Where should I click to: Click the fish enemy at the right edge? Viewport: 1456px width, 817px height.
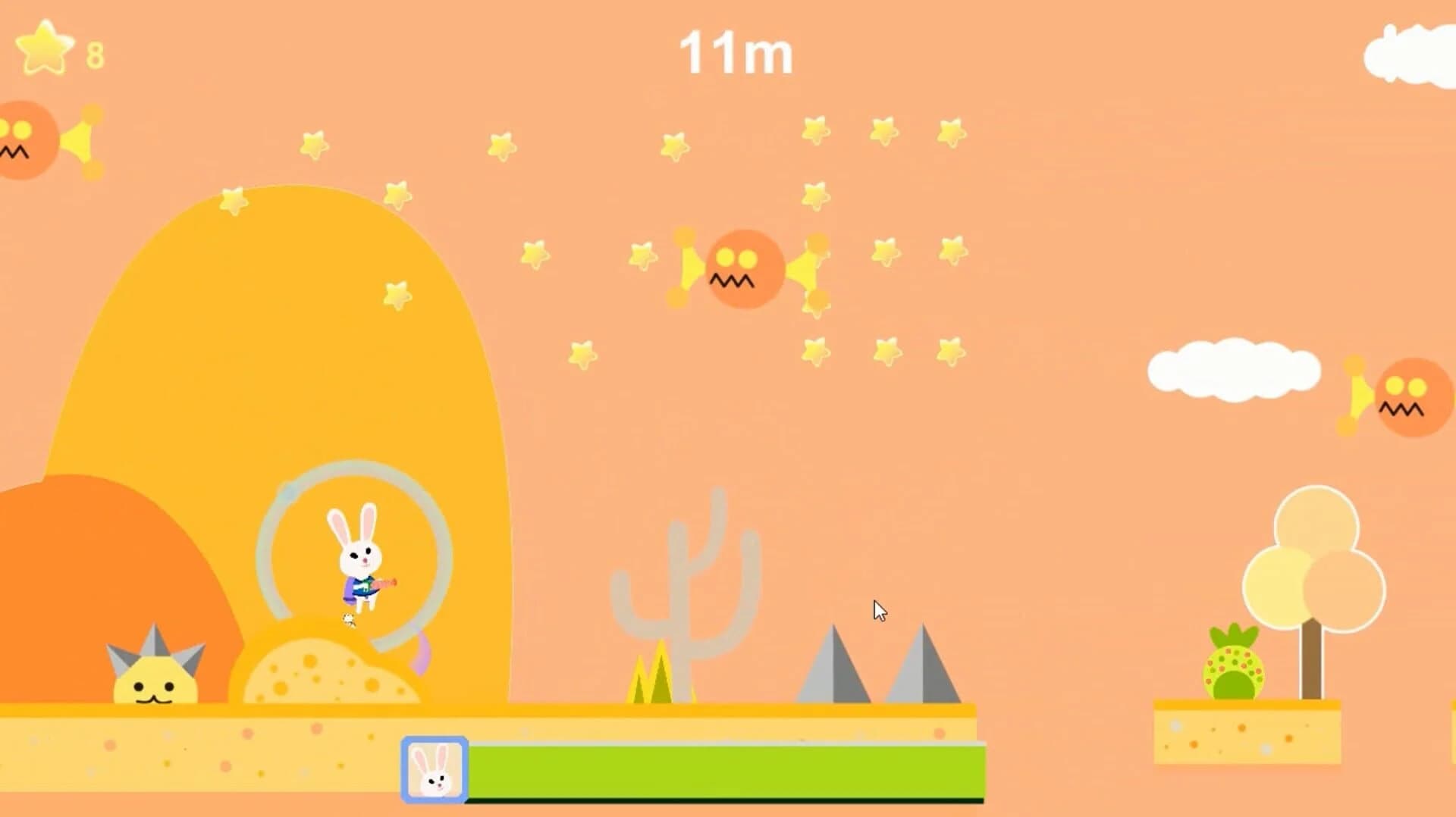click(1410, 398)
